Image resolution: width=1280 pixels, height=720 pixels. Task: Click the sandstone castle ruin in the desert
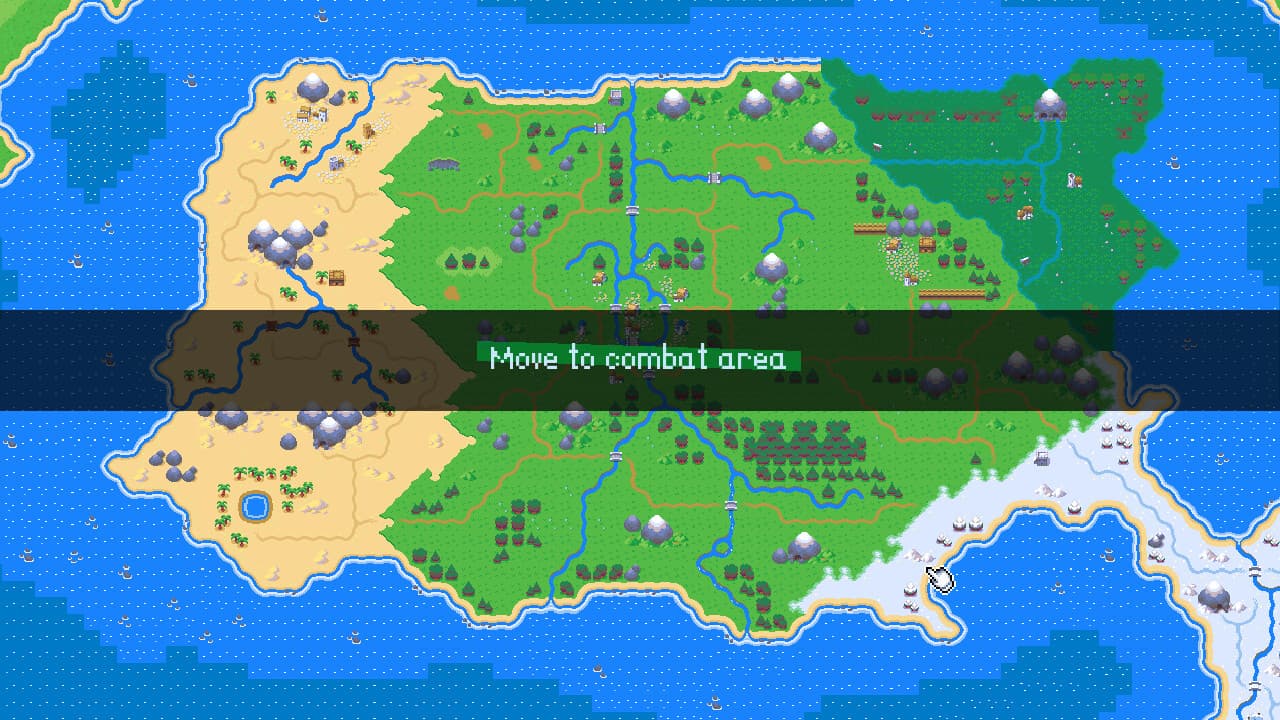(x=368, y=130)
